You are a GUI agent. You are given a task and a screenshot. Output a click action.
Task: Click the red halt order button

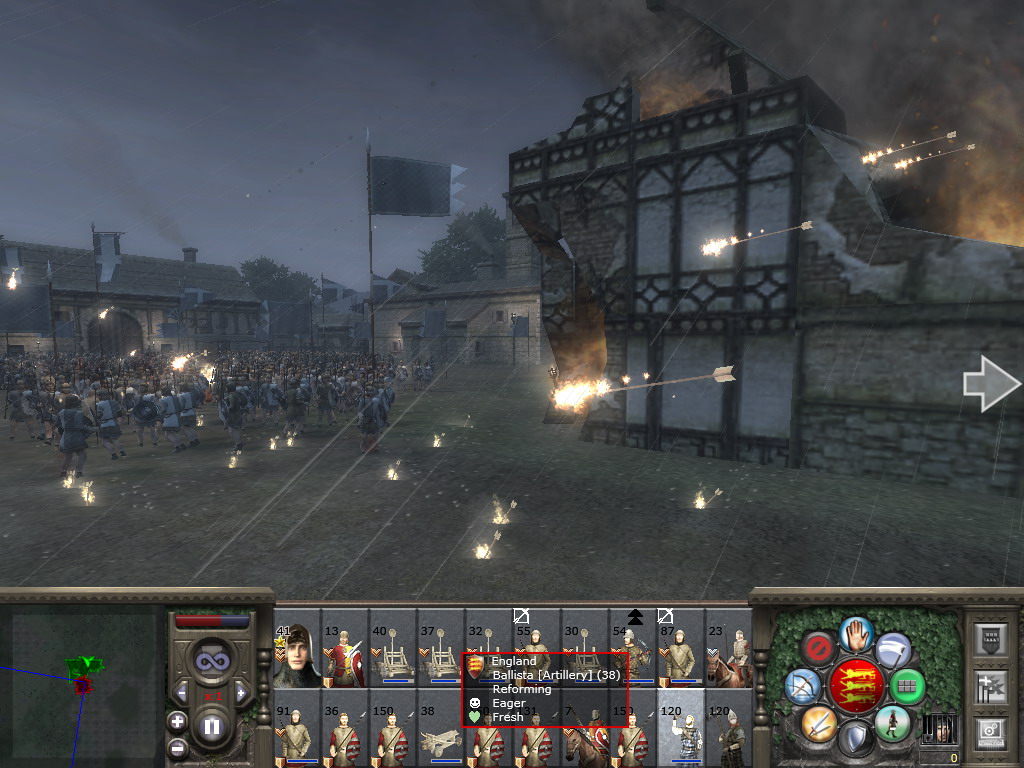coord(818,647)
